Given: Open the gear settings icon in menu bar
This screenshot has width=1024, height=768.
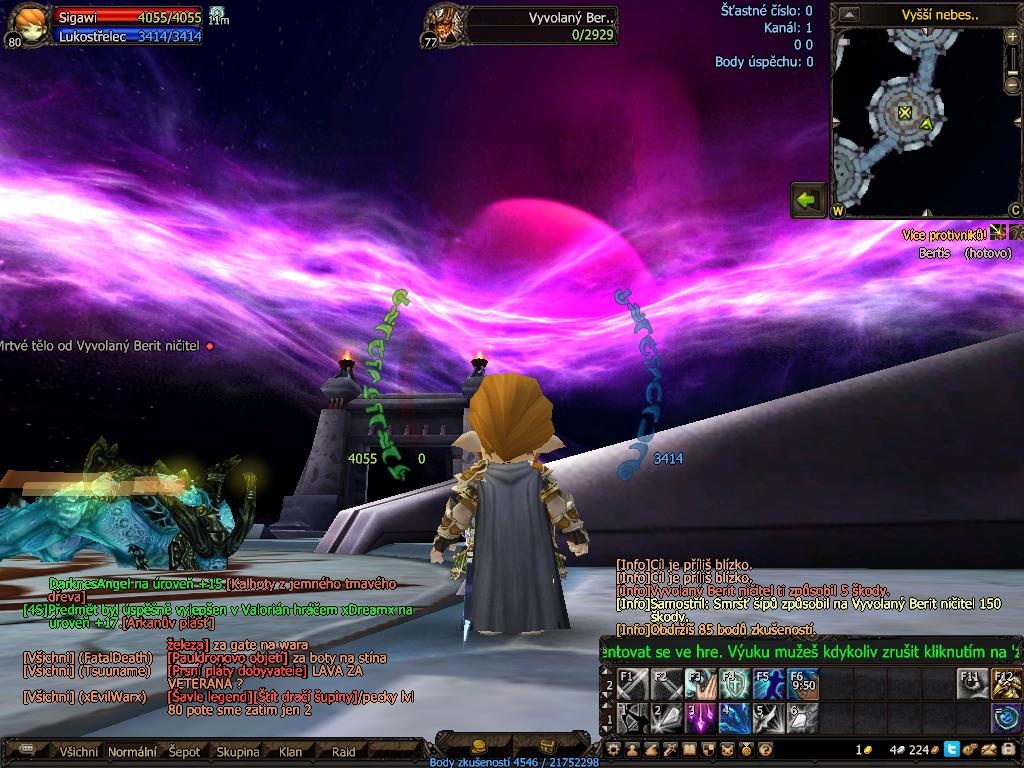Looking at the screenshot, I should pyautogui.click(x=614, y=749).
